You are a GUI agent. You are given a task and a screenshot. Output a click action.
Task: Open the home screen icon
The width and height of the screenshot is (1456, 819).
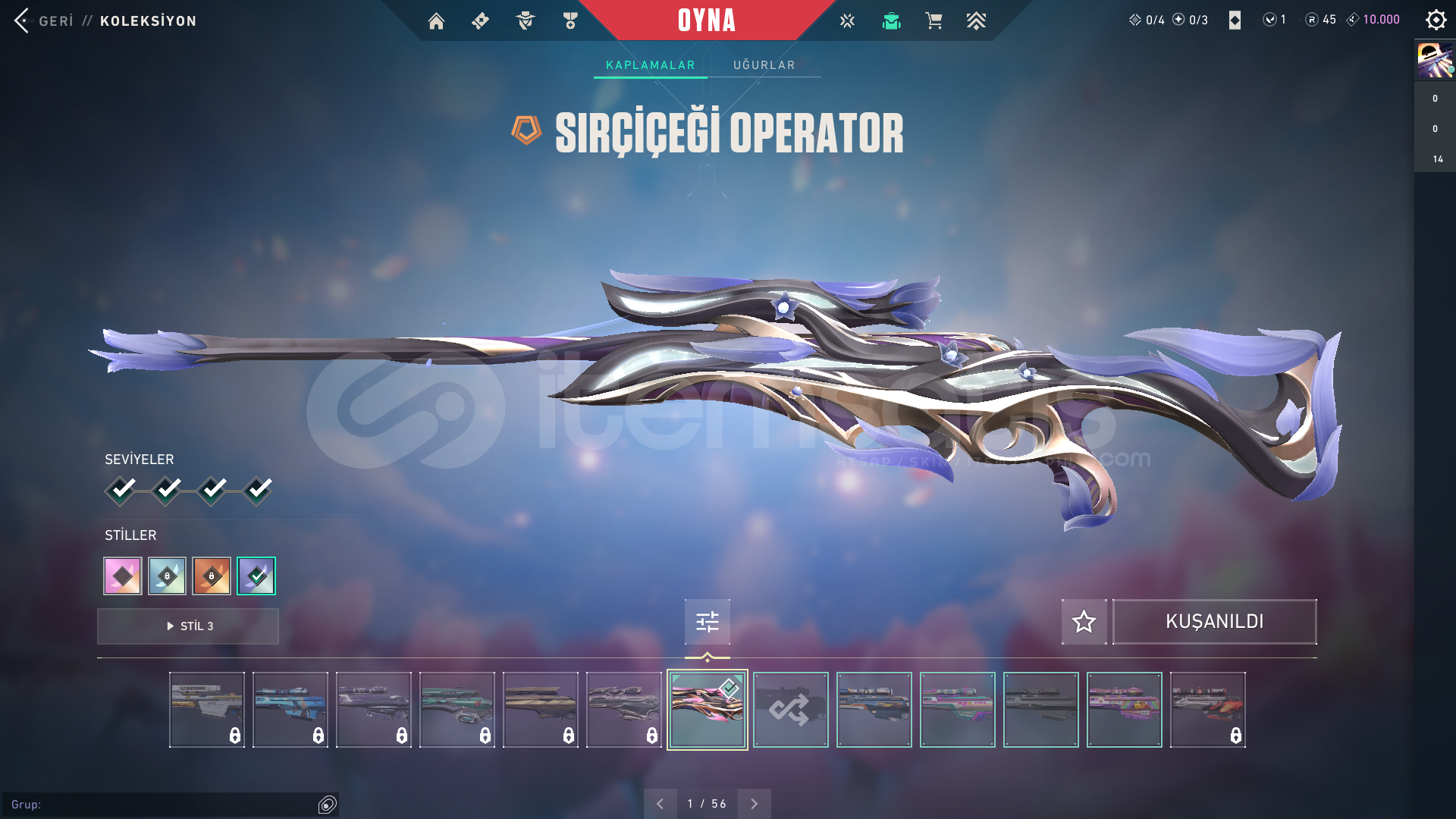coord(436,21)
